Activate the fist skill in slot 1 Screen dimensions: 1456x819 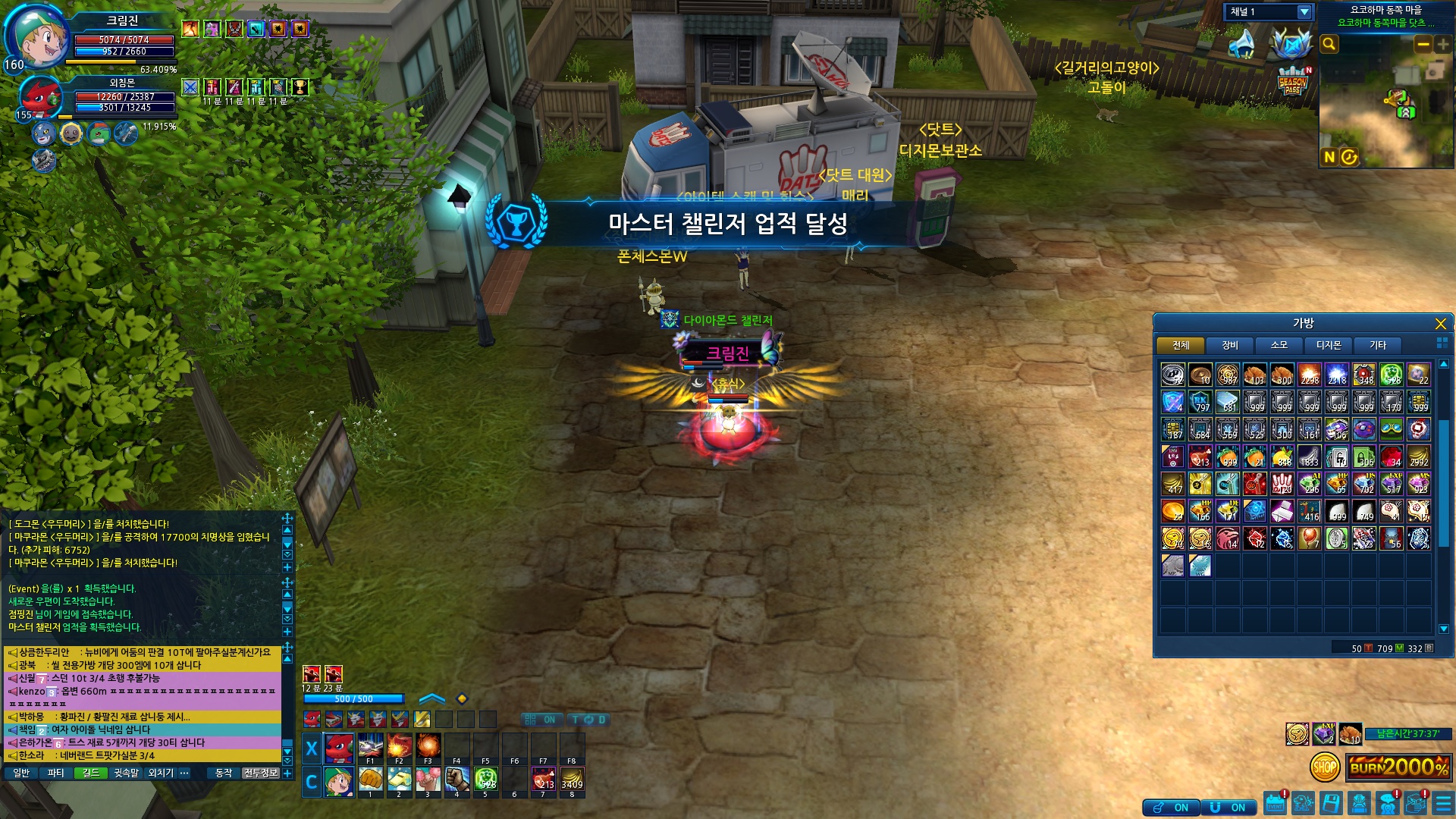point(370,780)
